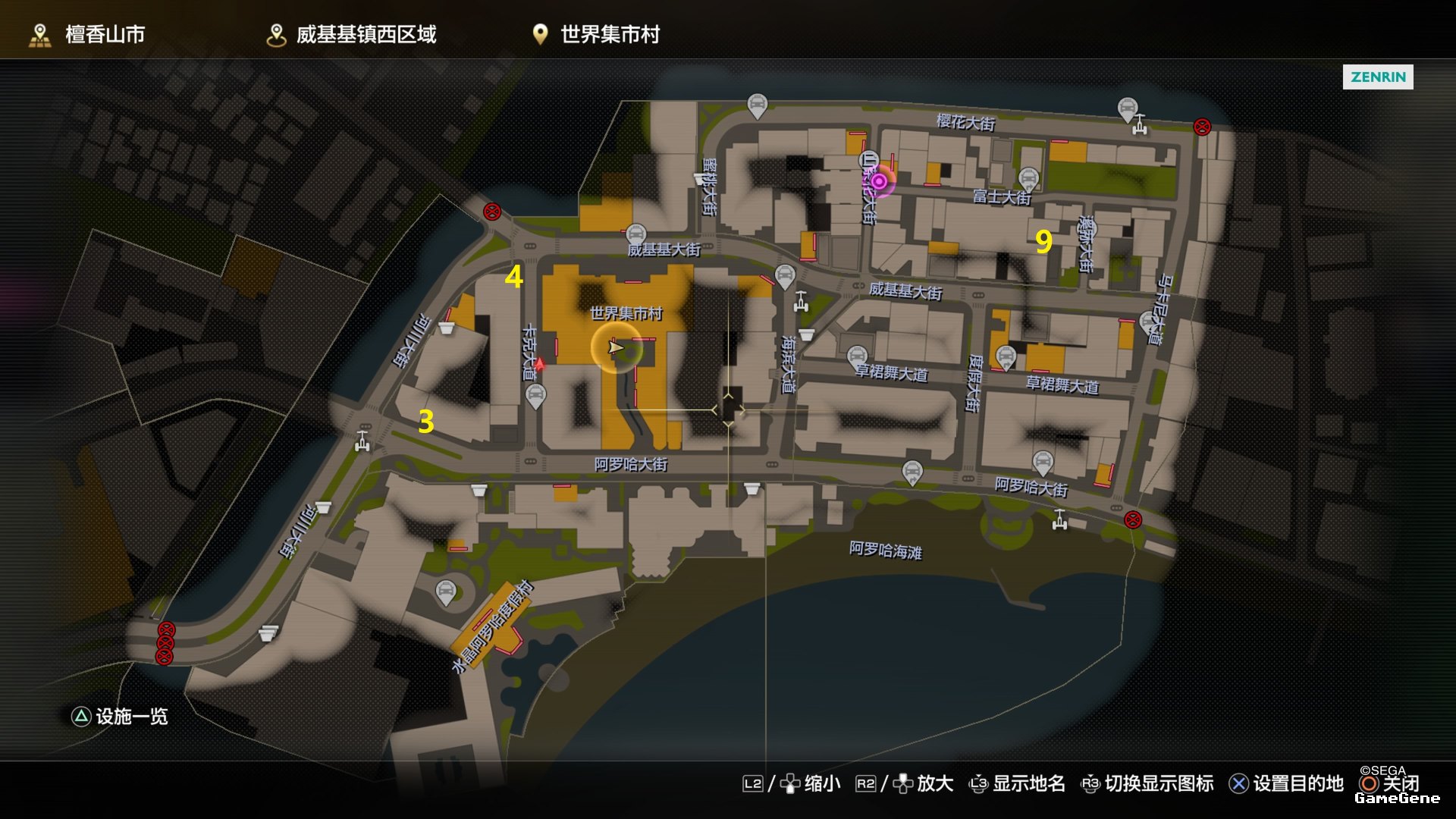
Task: Click the segway station icon by 阿罗哈海滩
Action: (x=1060, y=519)
